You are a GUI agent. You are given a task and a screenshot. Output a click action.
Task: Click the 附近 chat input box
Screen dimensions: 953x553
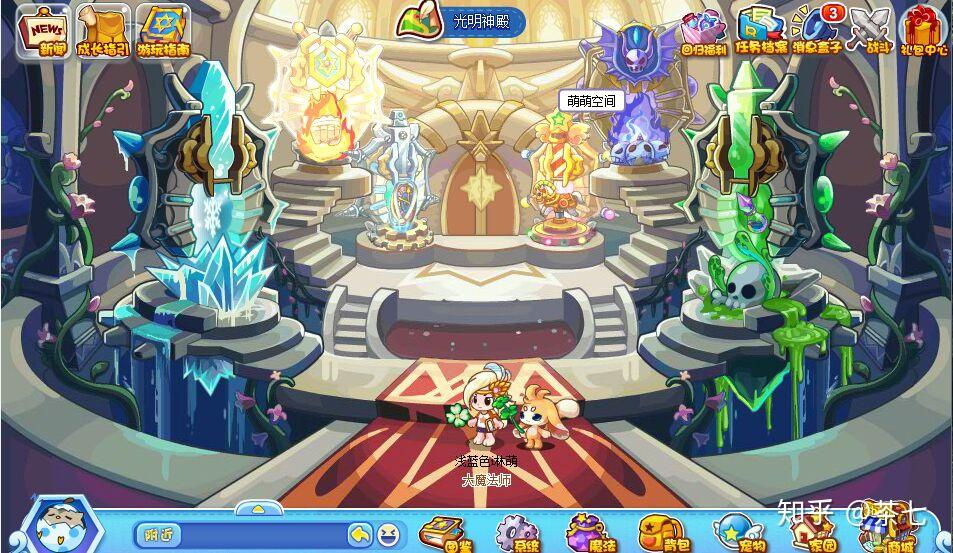[x=240, y=535]
